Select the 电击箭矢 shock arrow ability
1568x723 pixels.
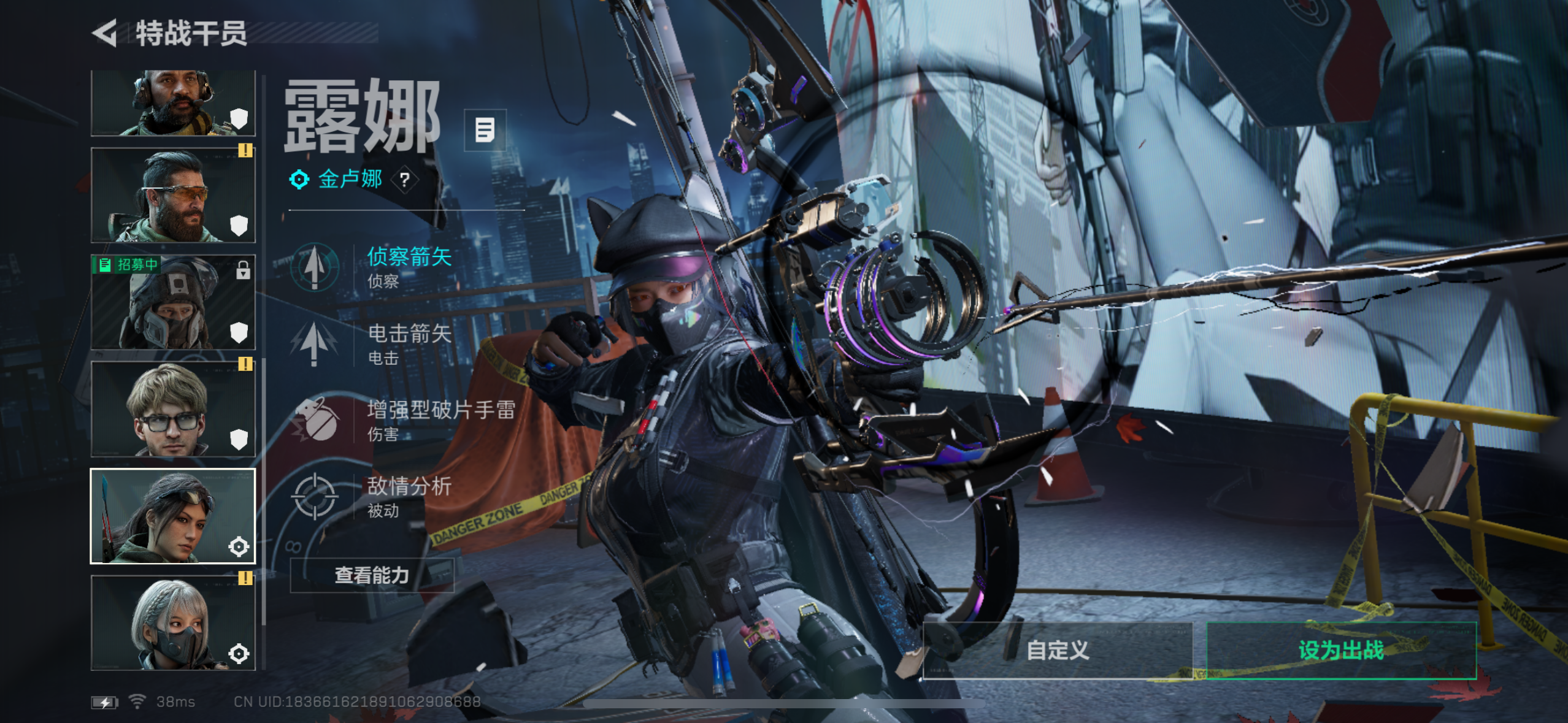(x=408, y=343)
